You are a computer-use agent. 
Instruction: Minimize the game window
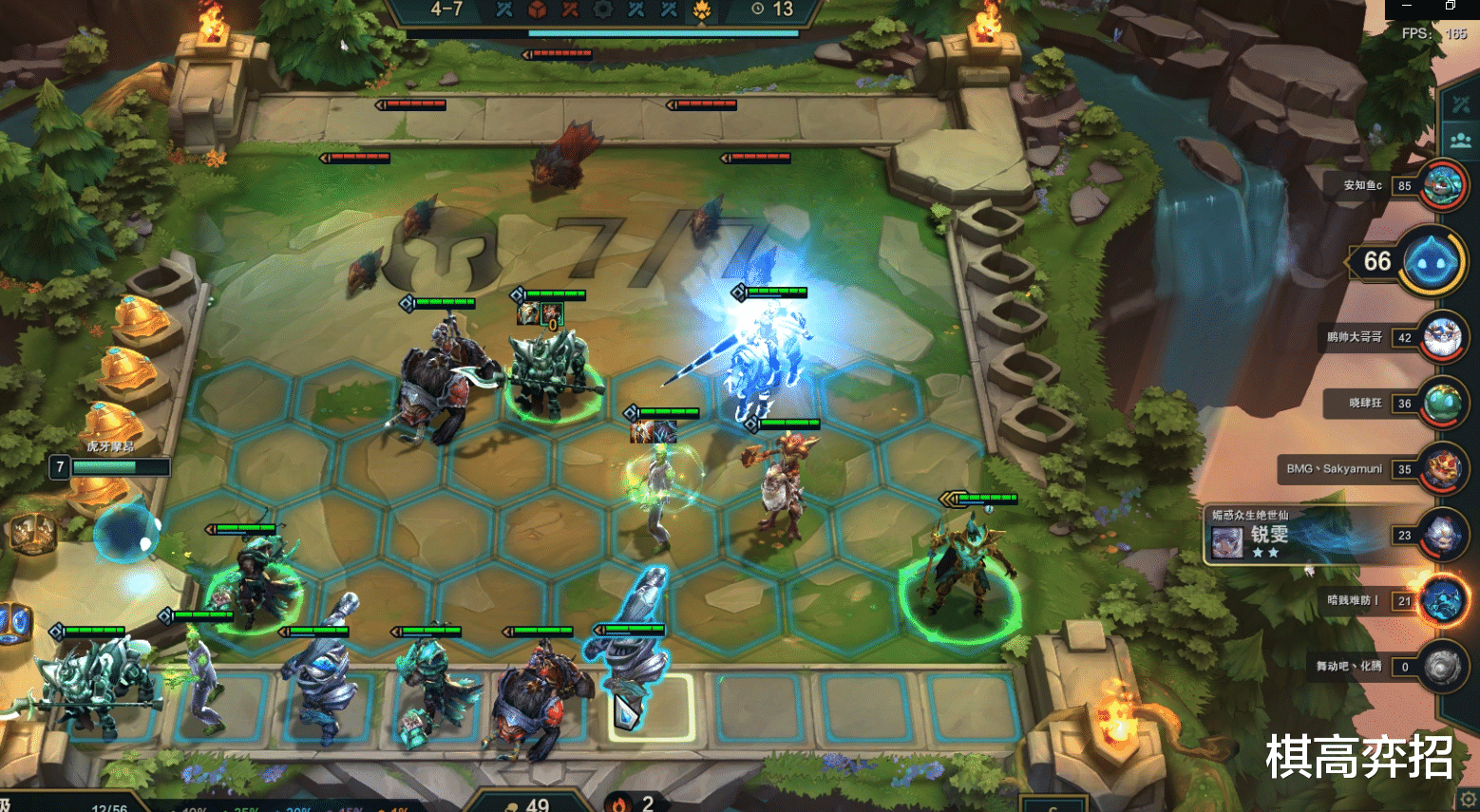tap(1407, 6)
